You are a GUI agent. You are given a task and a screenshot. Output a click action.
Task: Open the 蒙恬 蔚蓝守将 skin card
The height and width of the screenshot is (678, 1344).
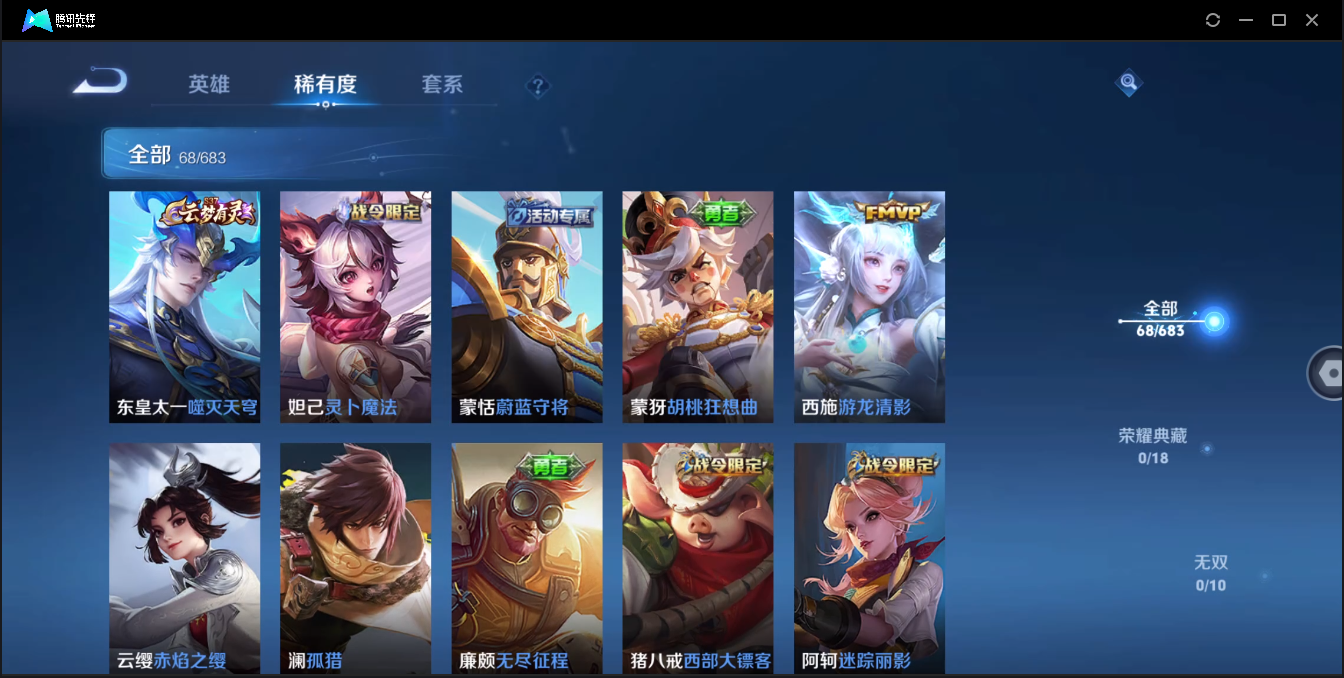527,306
